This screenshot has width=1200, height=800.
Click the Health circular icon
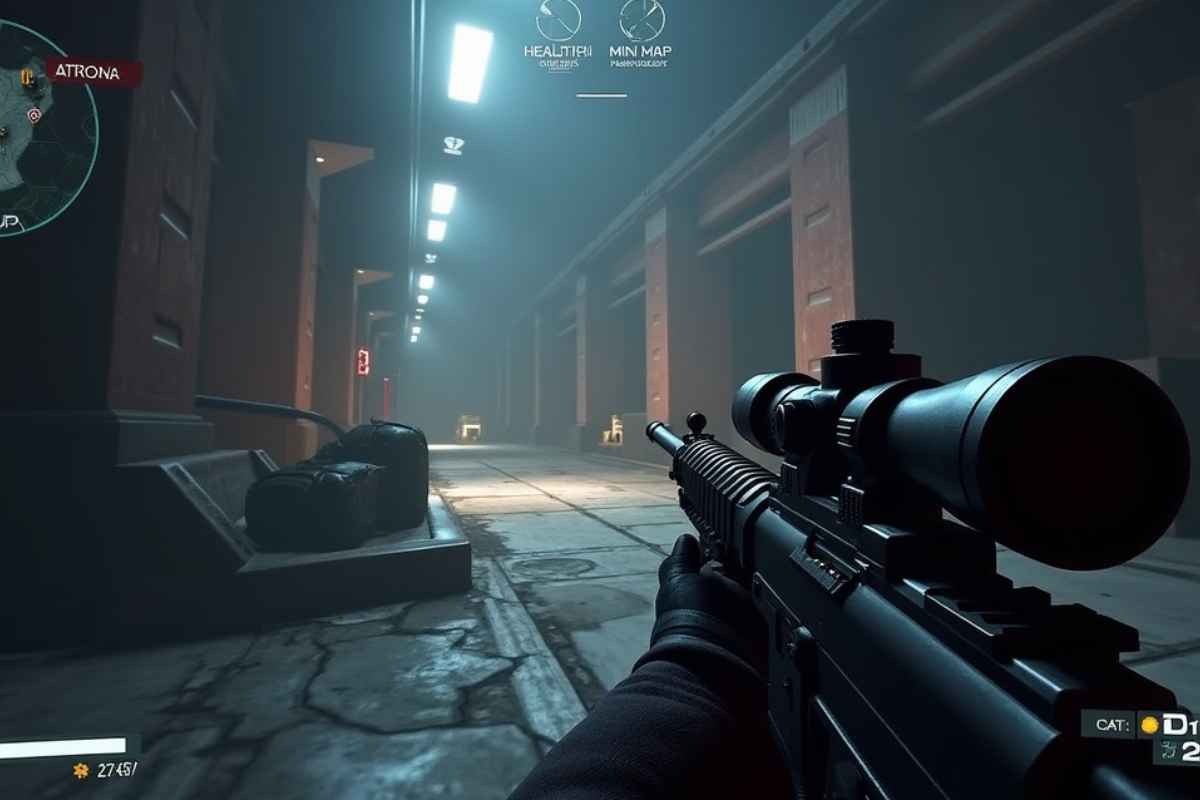(x=558, y=20)
